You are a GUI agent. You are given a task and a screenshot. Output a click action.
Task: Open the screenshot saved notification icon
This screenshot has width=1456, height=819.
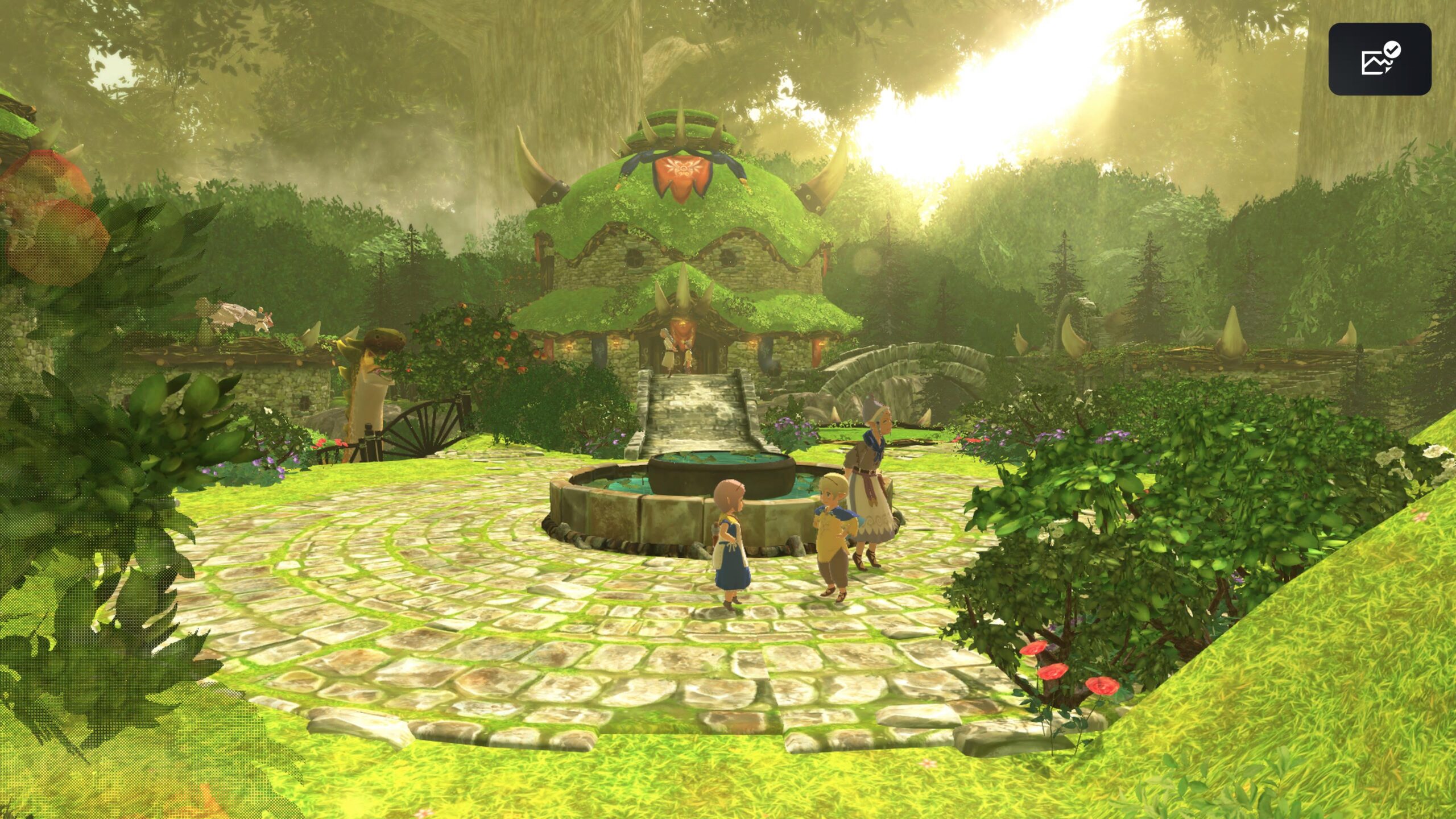(x=1379, y=59)
